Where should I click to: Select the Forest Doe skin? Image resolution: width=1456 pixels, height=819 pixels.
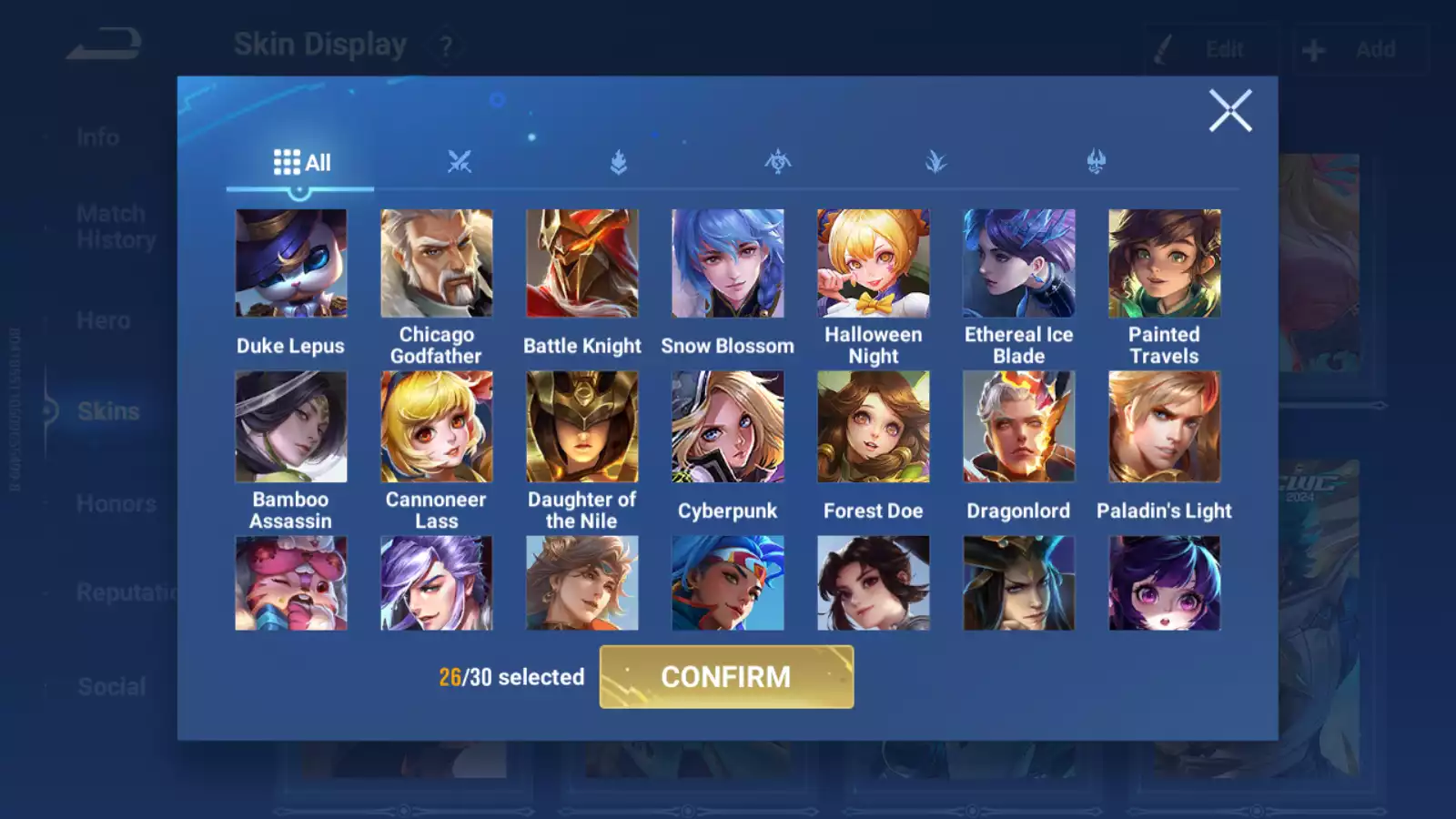tap(874, 427)
